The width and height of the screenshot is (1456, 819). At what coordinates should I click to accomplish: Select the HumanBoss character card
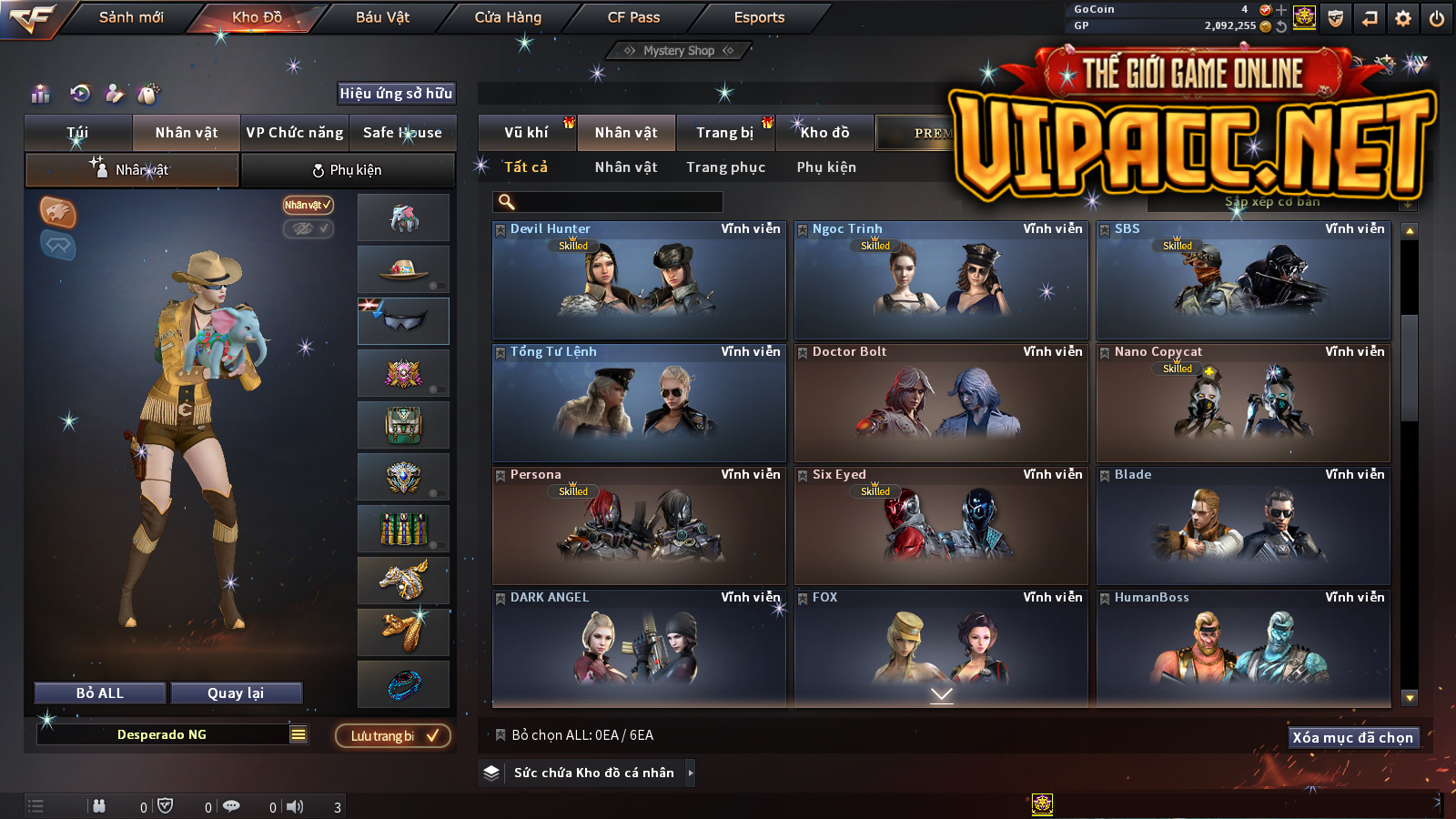point(1243,647)
